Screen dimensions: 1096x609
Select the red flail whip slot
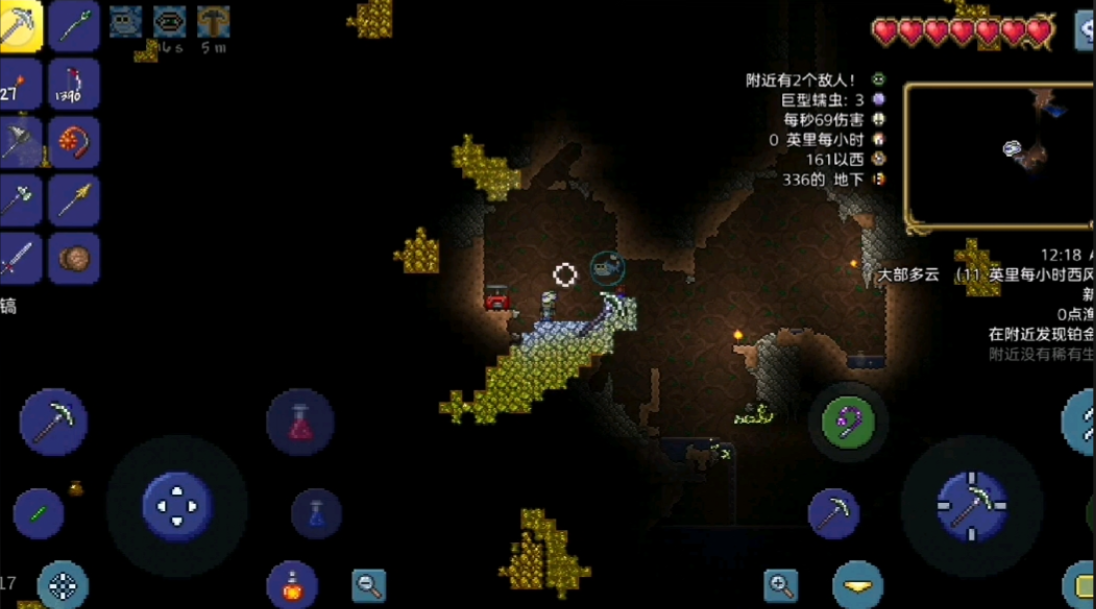[x=74, y=142]
